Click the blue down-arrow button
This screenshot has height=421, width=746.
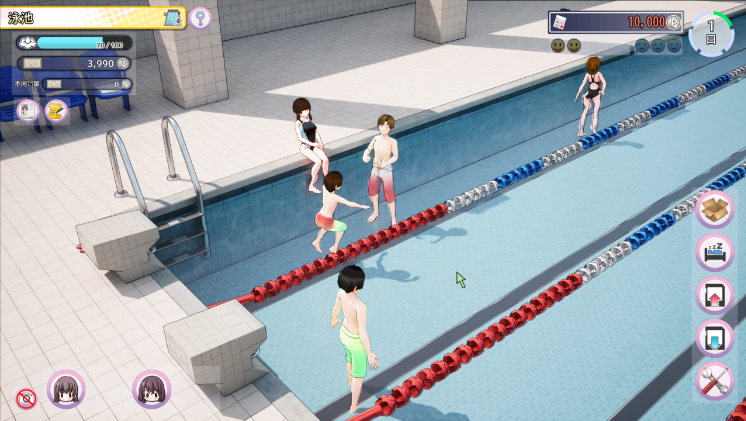(x=715, y=338)
